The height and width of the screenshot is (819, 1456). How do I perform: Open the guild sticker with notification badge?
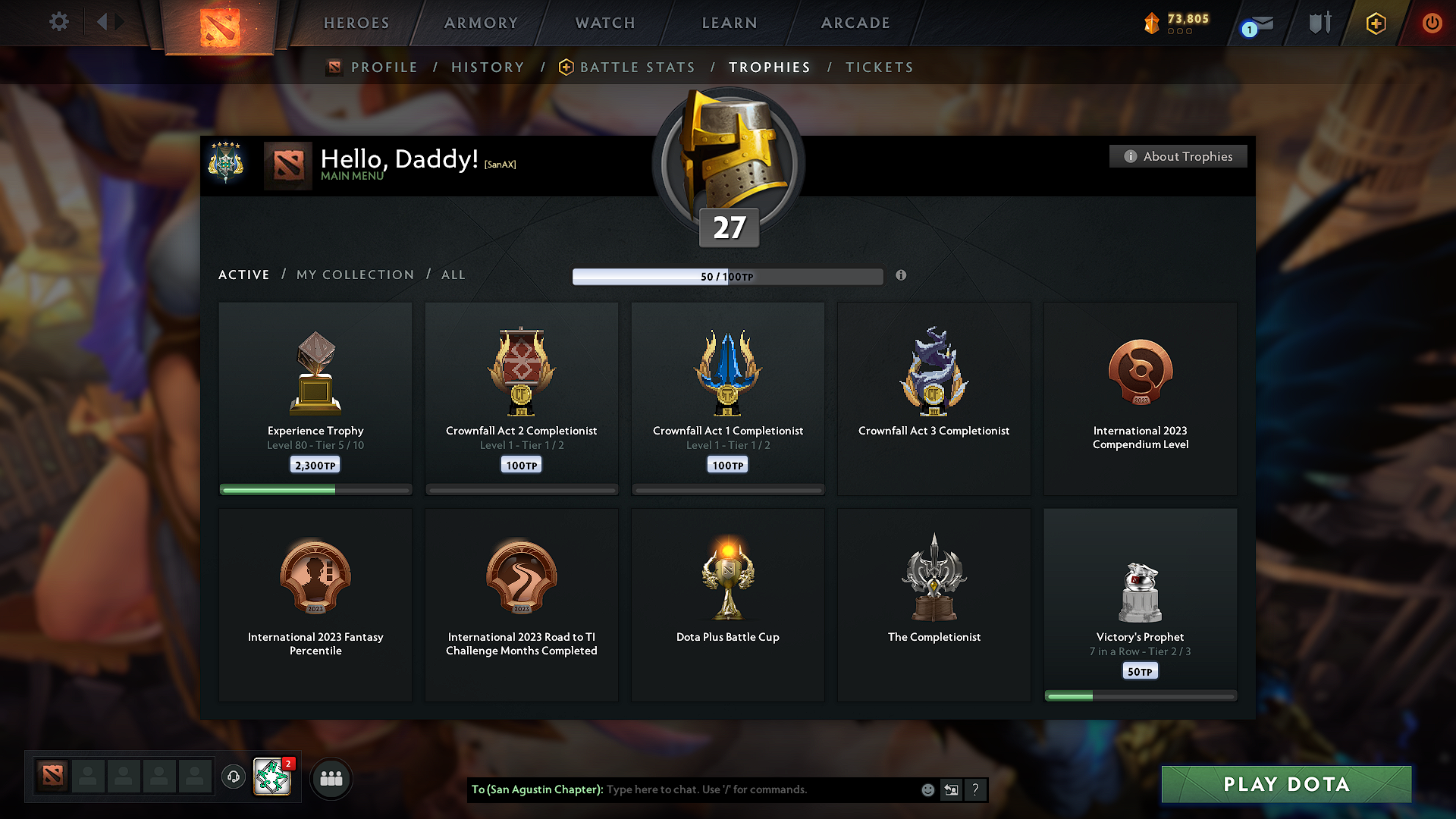coord(271,777)
